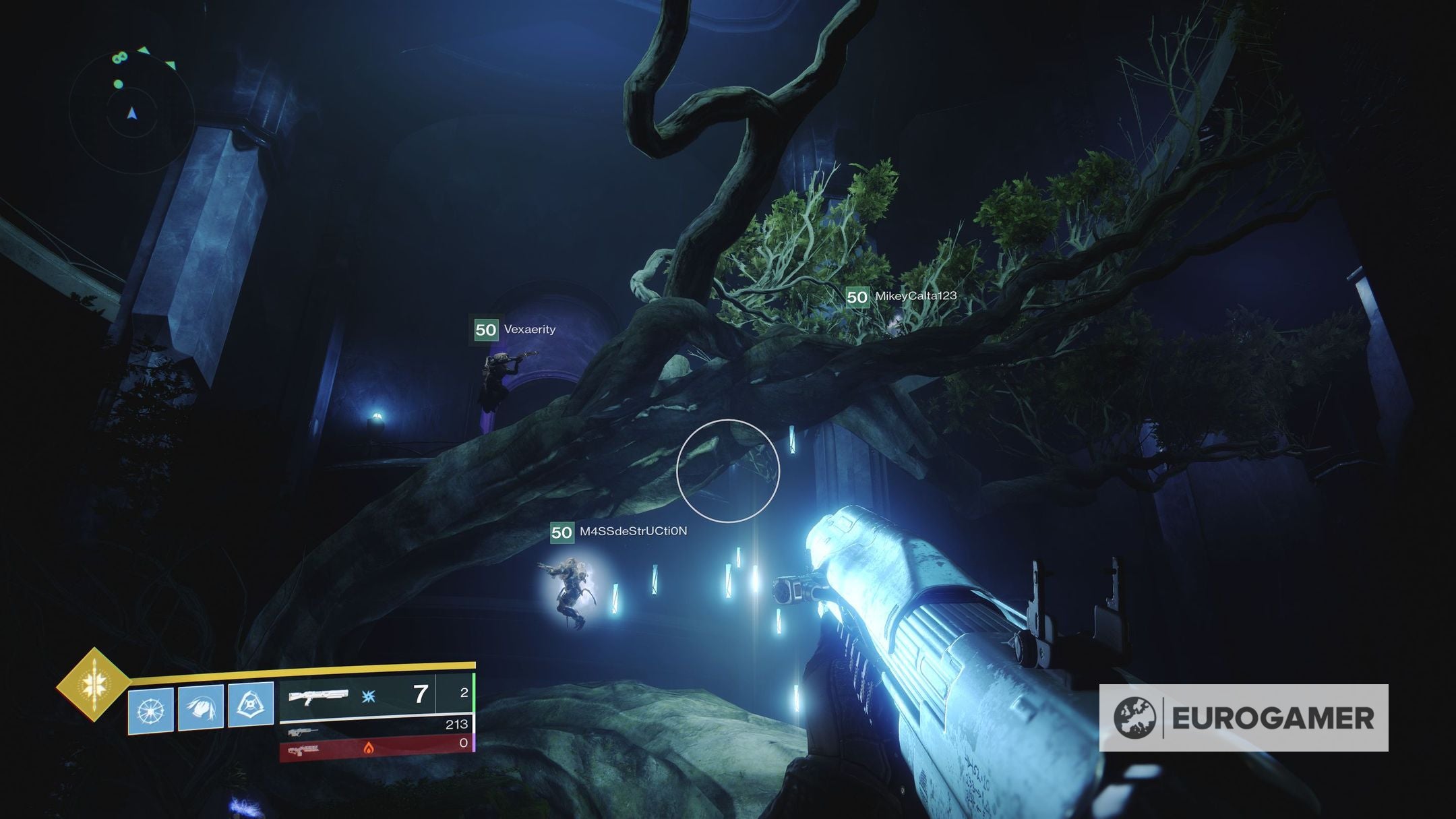The image size is (1456, 819).
Task: Activate the golden diamond super ability icon
Action: [93, 685]
